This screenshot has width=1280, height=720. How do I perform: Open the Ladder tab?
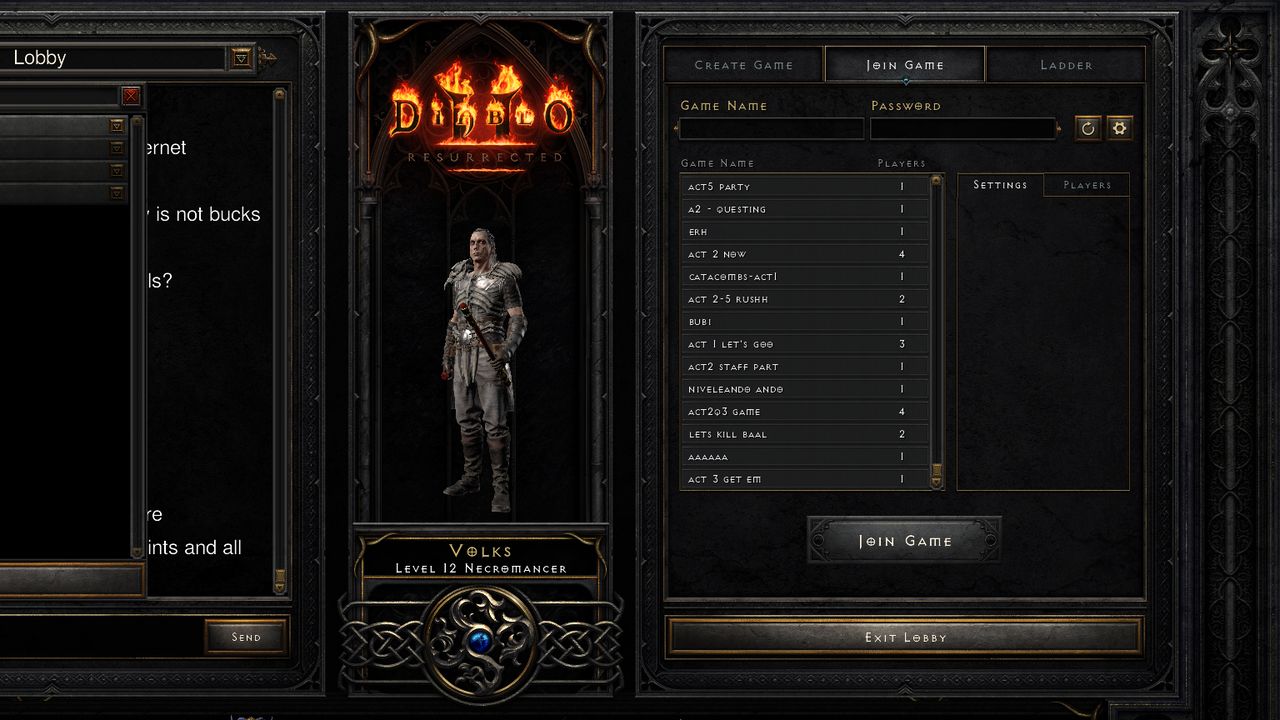1065,64
